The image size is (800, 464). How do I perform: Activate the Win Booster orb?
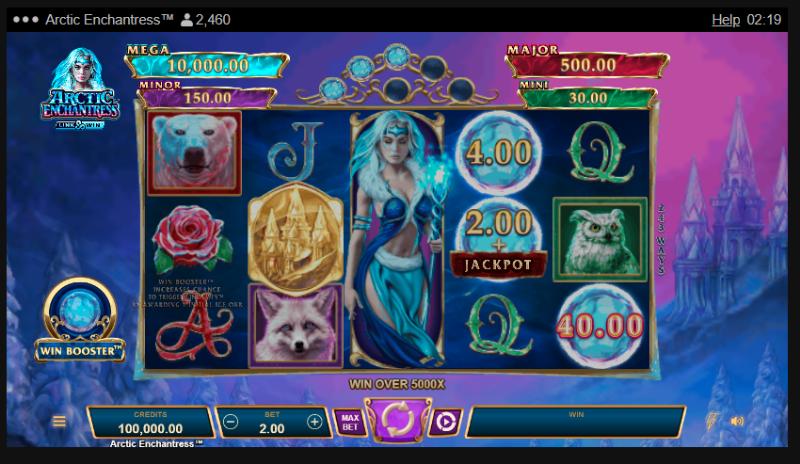click(80, 312)
